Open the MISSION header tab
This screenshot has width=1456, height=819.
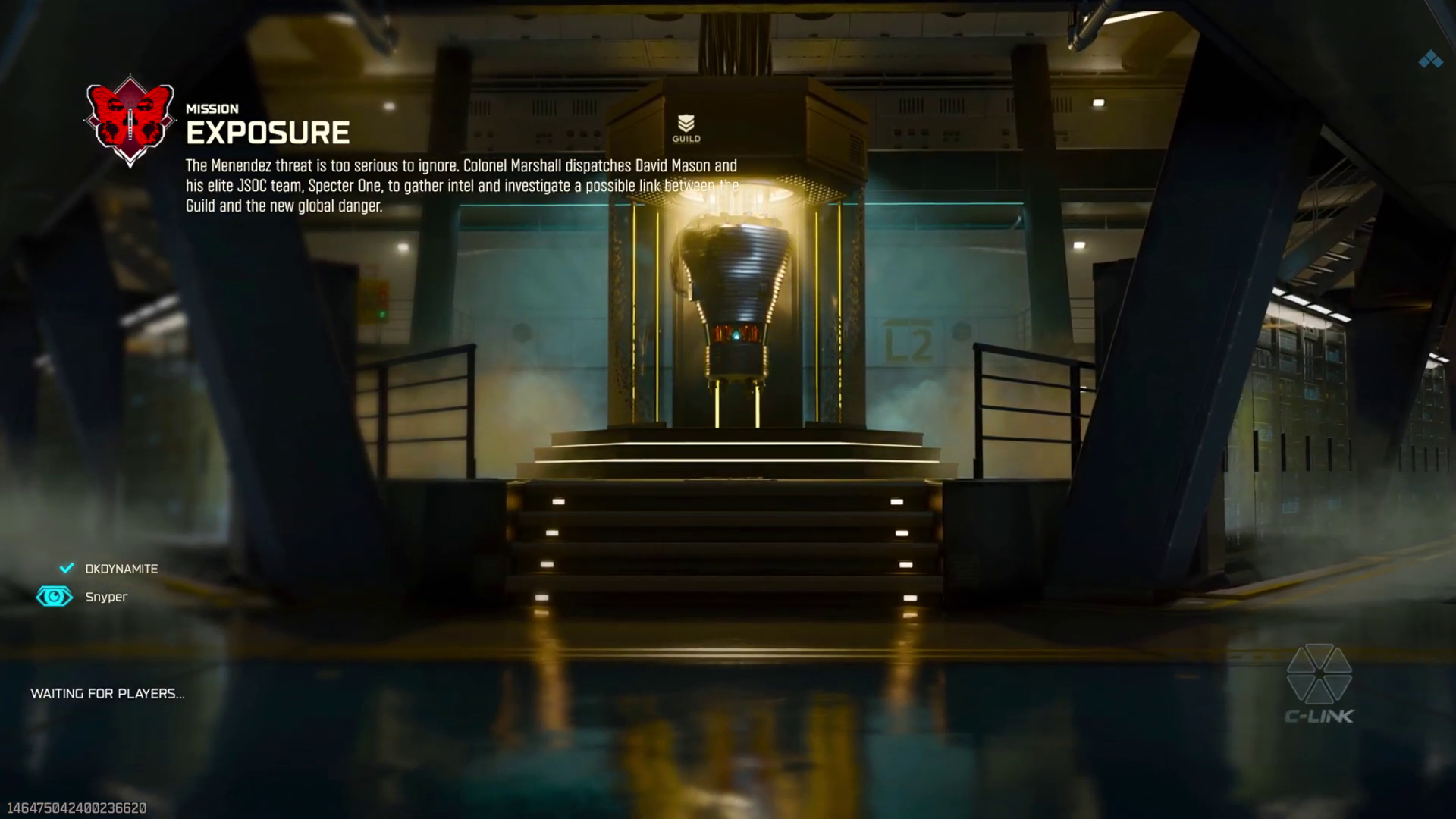point(212,108)
